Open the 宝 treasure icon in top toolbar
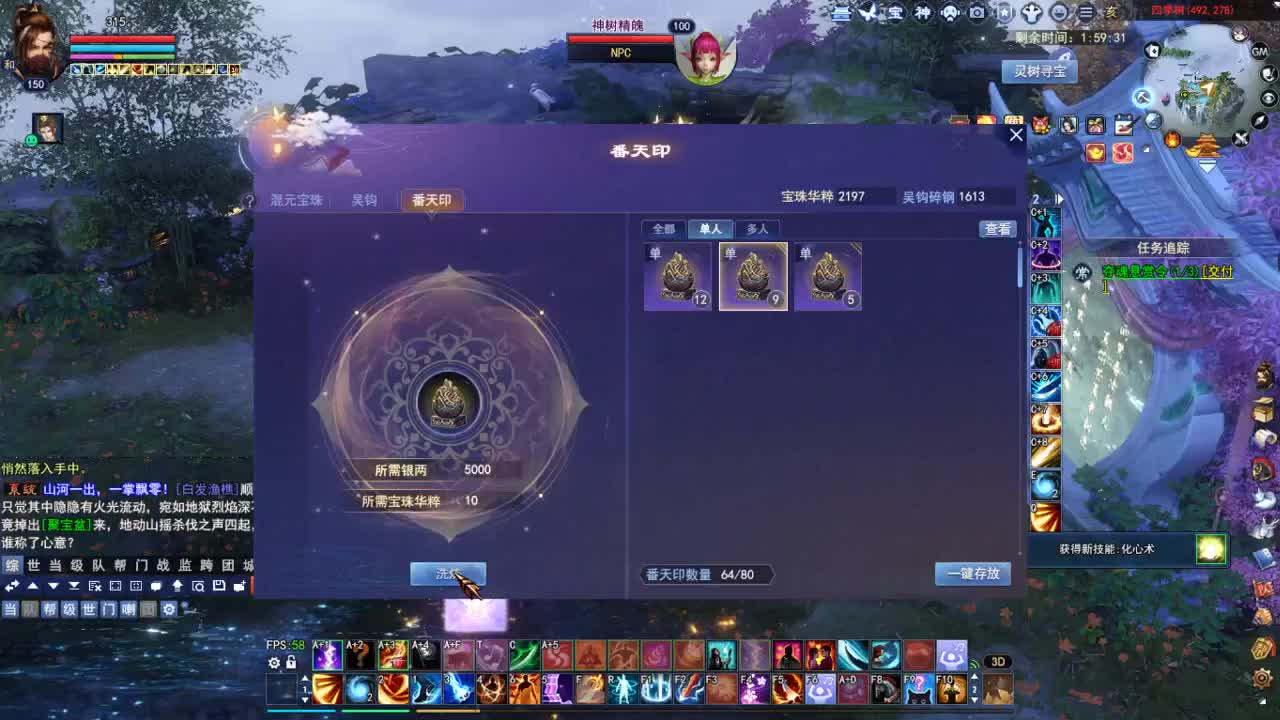This screenshot has width=1280, height=720. 894,13
